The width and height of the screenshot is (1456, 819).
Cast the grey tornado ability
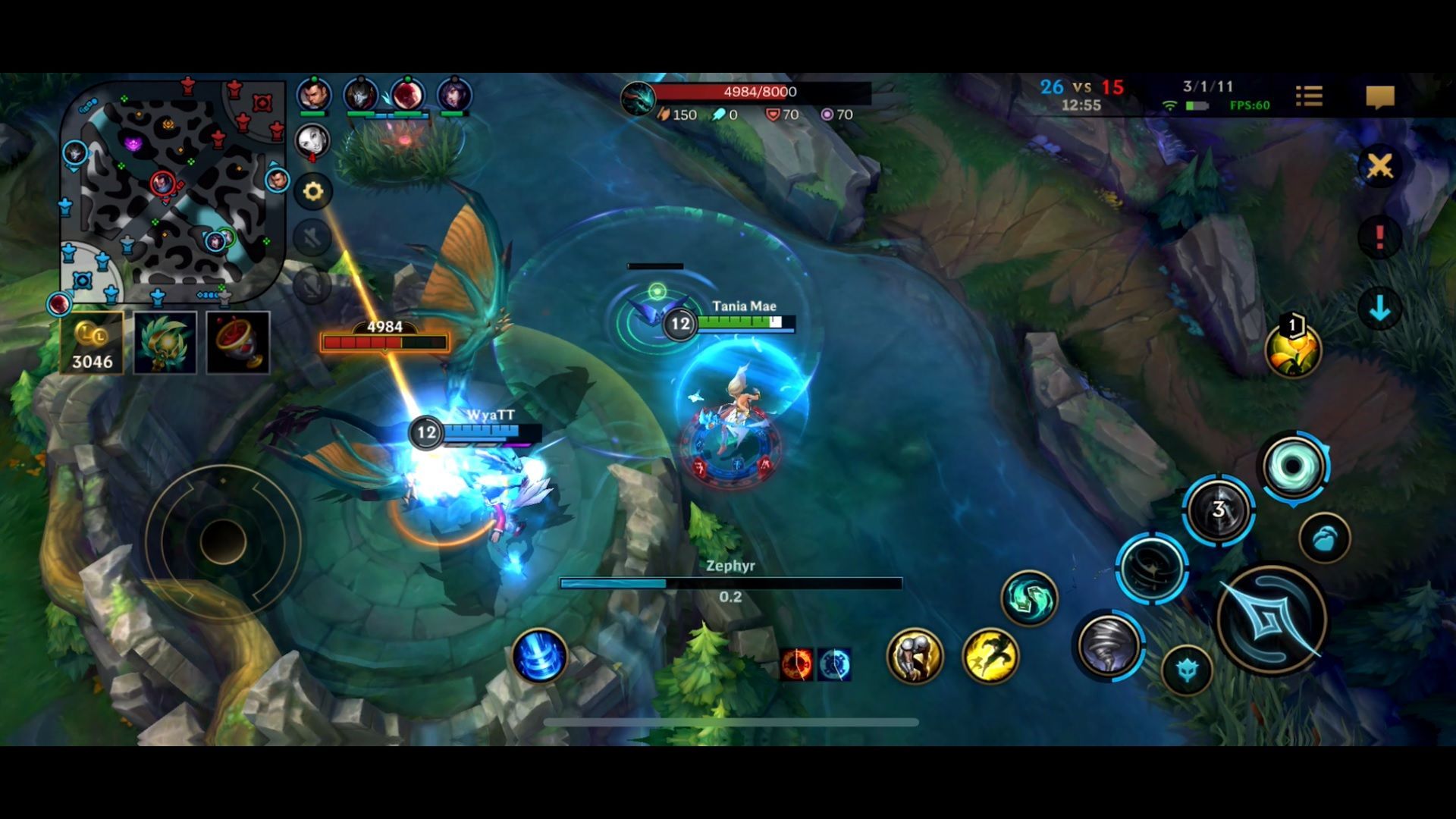1109,646
